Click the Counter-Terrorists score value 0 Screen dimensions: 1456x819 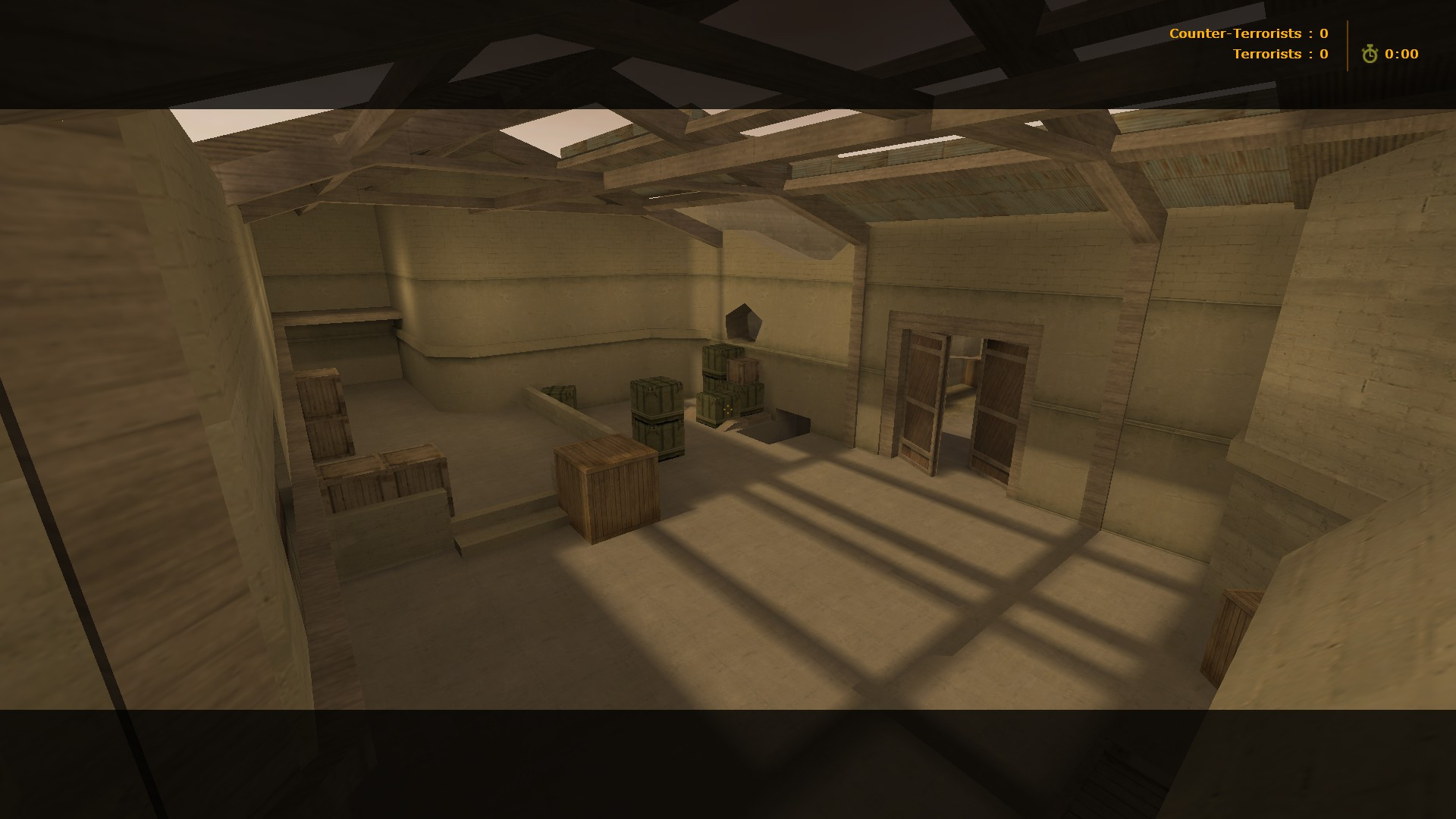tap(1323, 33)
